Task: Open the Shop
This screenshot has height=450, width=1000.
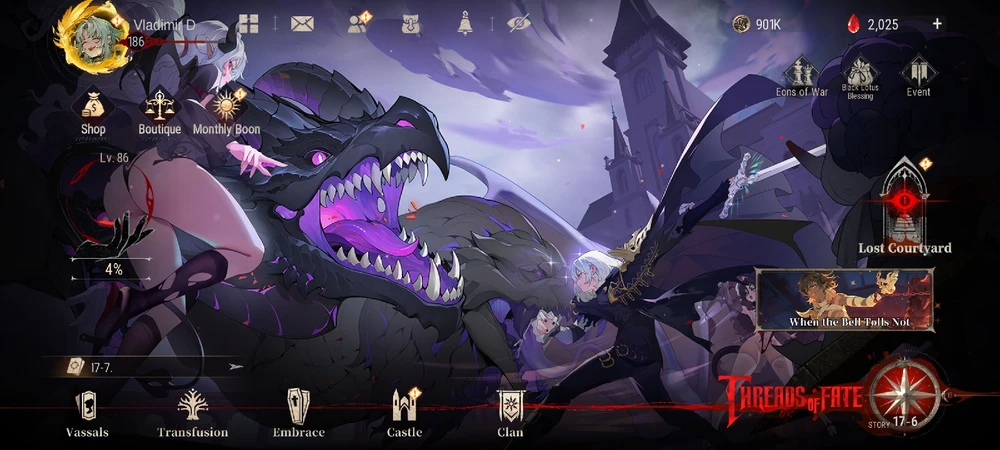Action: 93,111
